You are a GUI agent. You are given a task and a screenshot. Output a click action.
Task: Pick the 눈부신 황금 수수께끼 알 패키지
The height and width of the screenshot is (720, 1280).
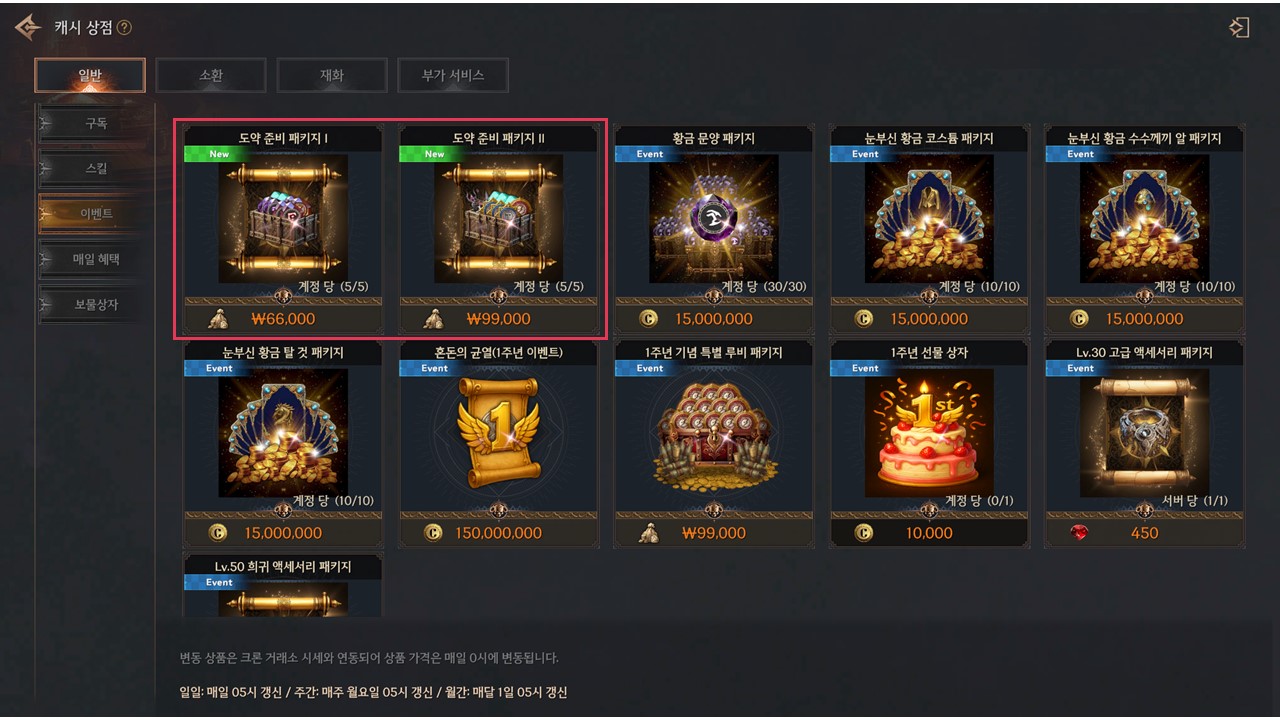[x=1144, y=219]
